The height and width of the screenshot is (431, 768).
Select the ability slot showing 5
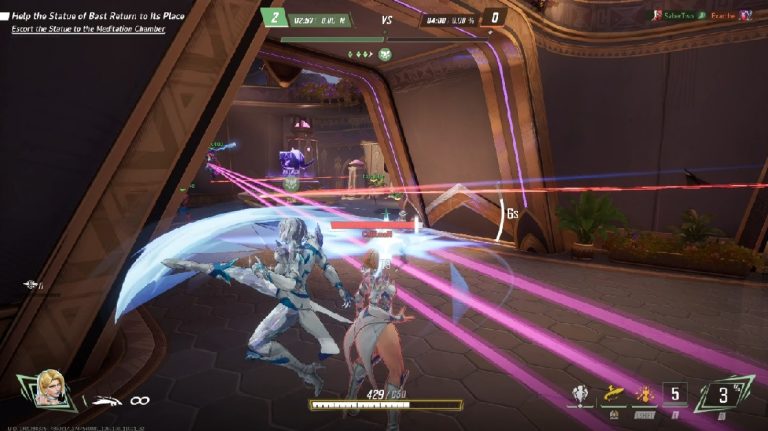click(x=675, y=395)
